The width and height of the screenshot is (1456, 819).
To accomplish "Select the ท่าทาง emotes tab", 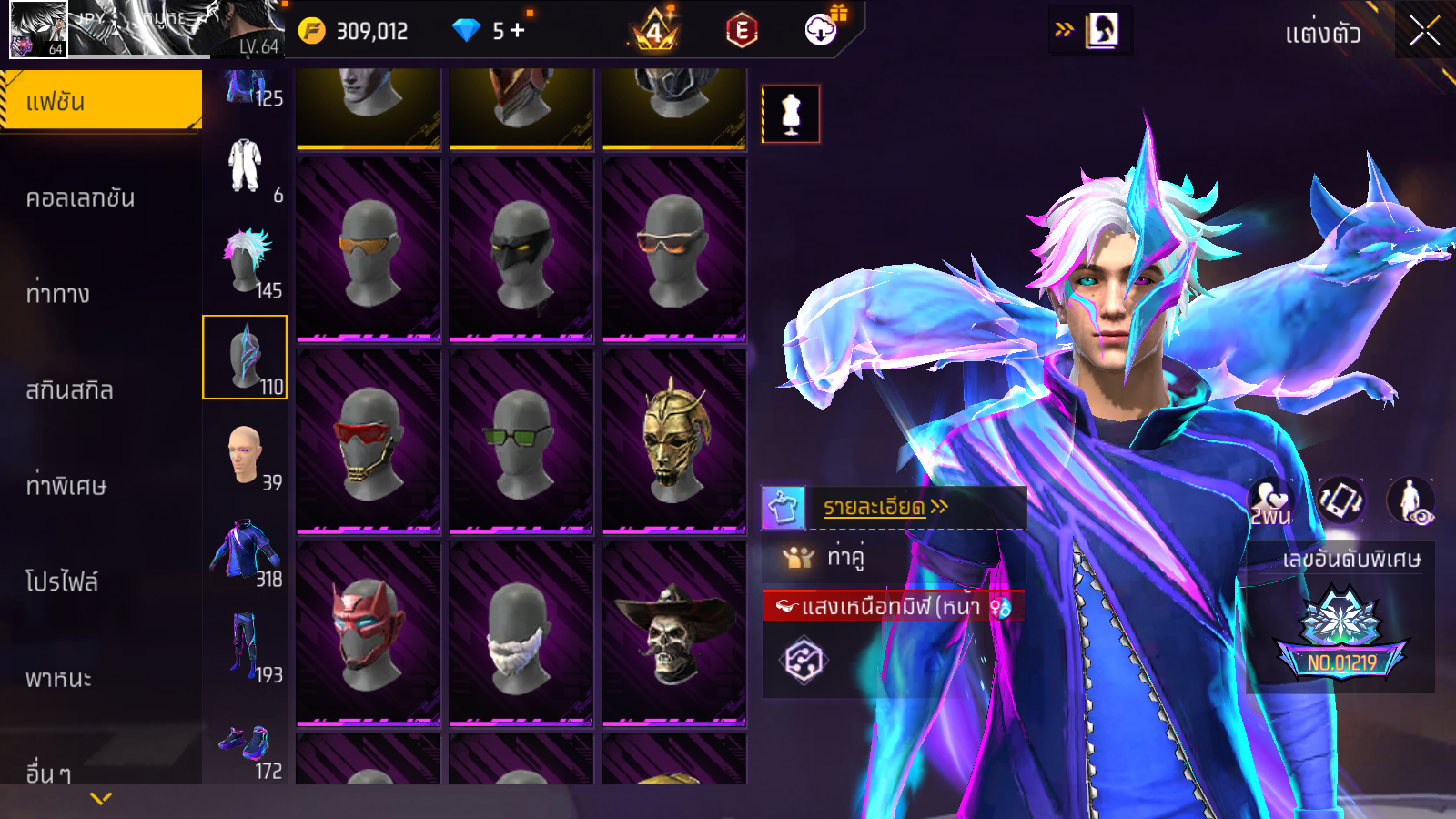I will tap(58, 294).
